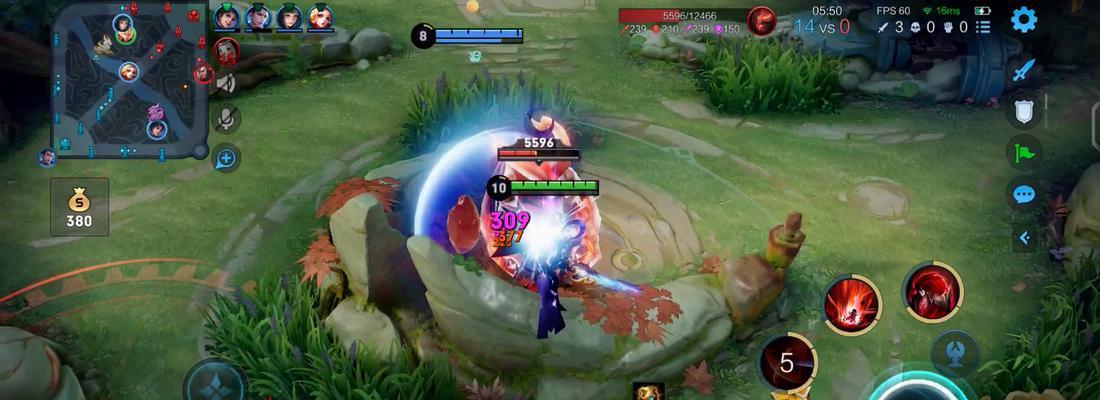Use the gold item icon at bottom
The width and height of the screenshot is (1100, 400).
click(x=648, y=391)
